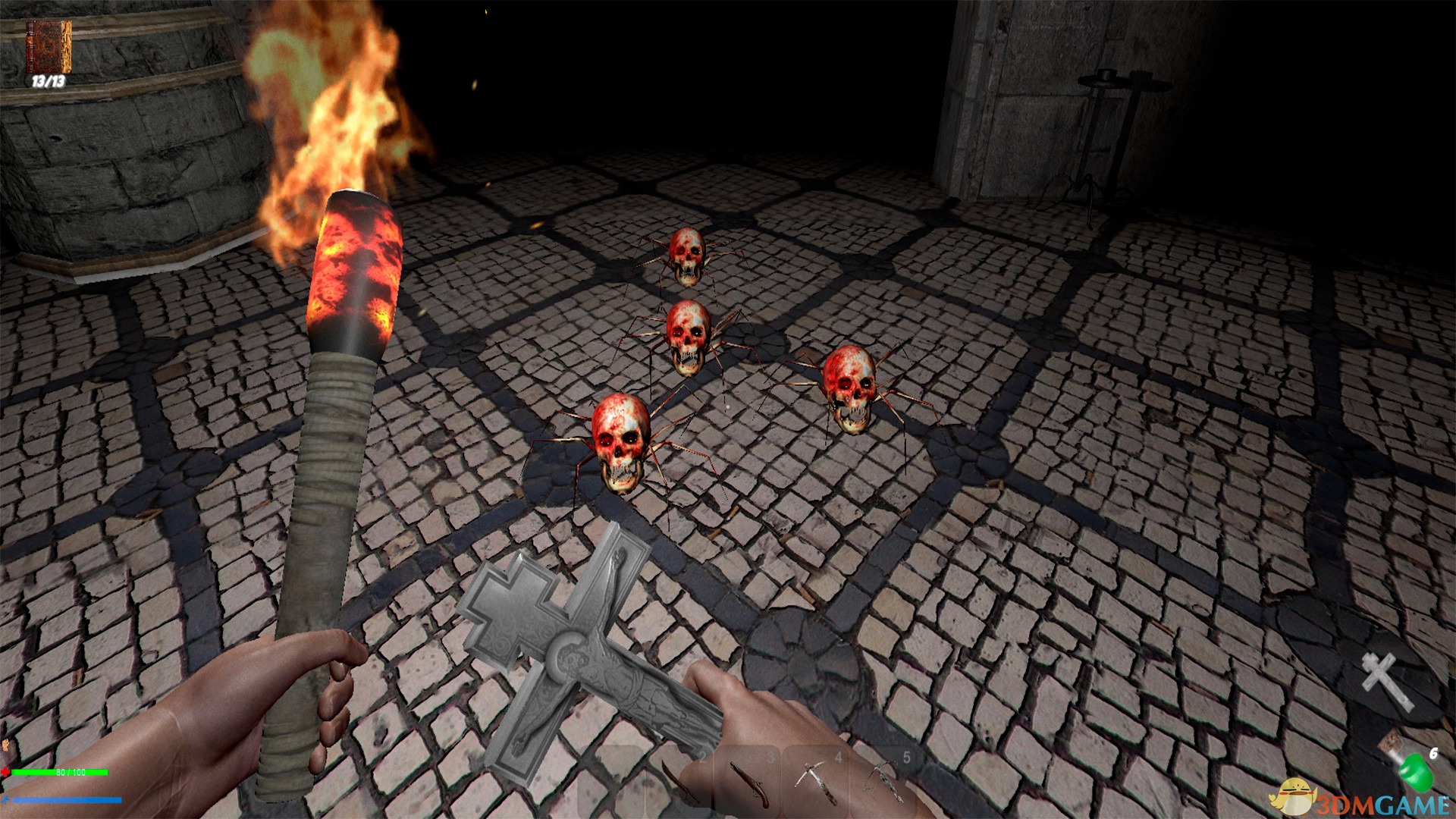Click the silver crucifix equipped-item icon

1387,681
